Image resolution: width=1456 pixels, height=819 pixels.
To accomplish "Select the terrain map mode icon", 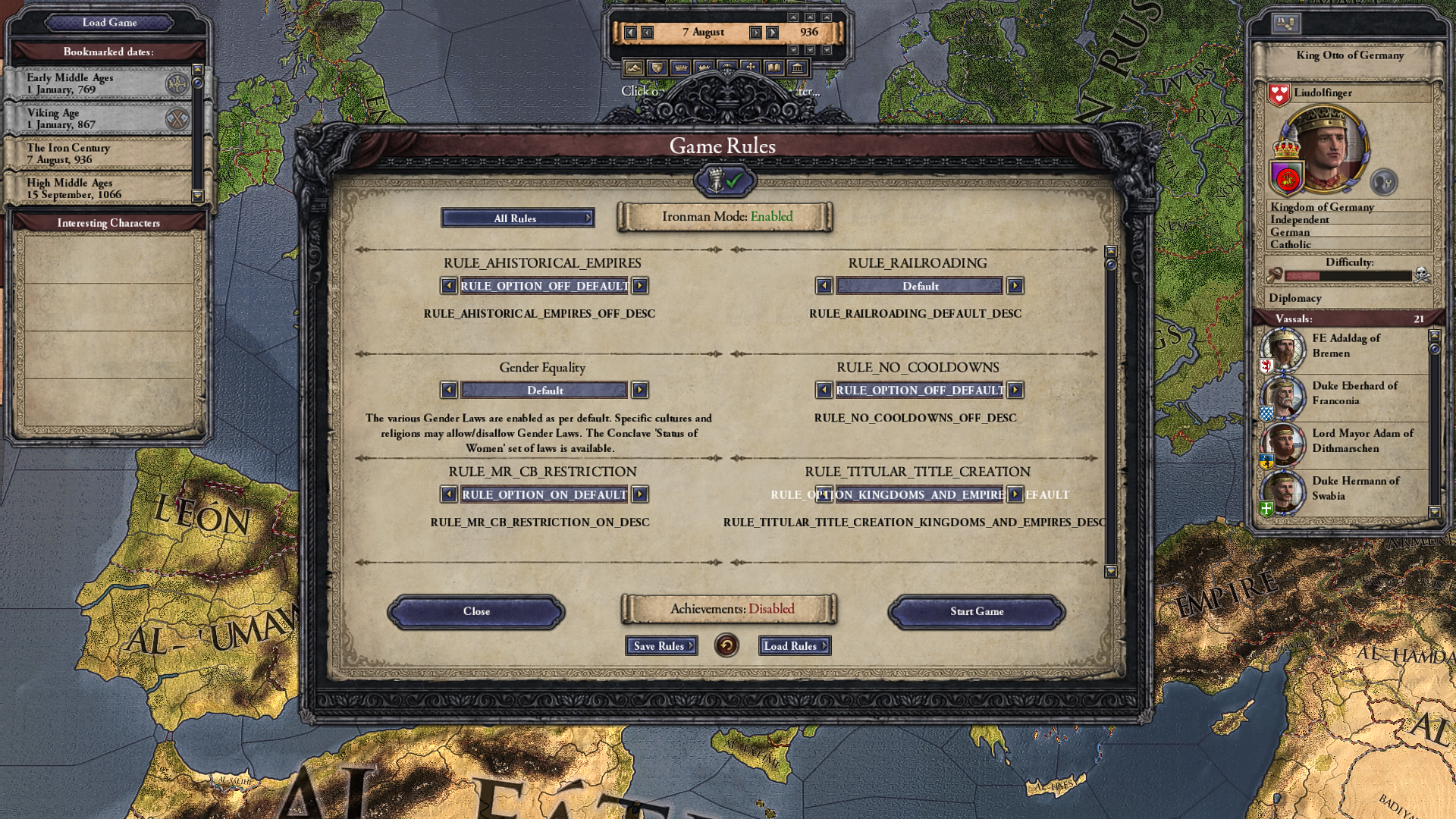I will click(x=634, y=67).
